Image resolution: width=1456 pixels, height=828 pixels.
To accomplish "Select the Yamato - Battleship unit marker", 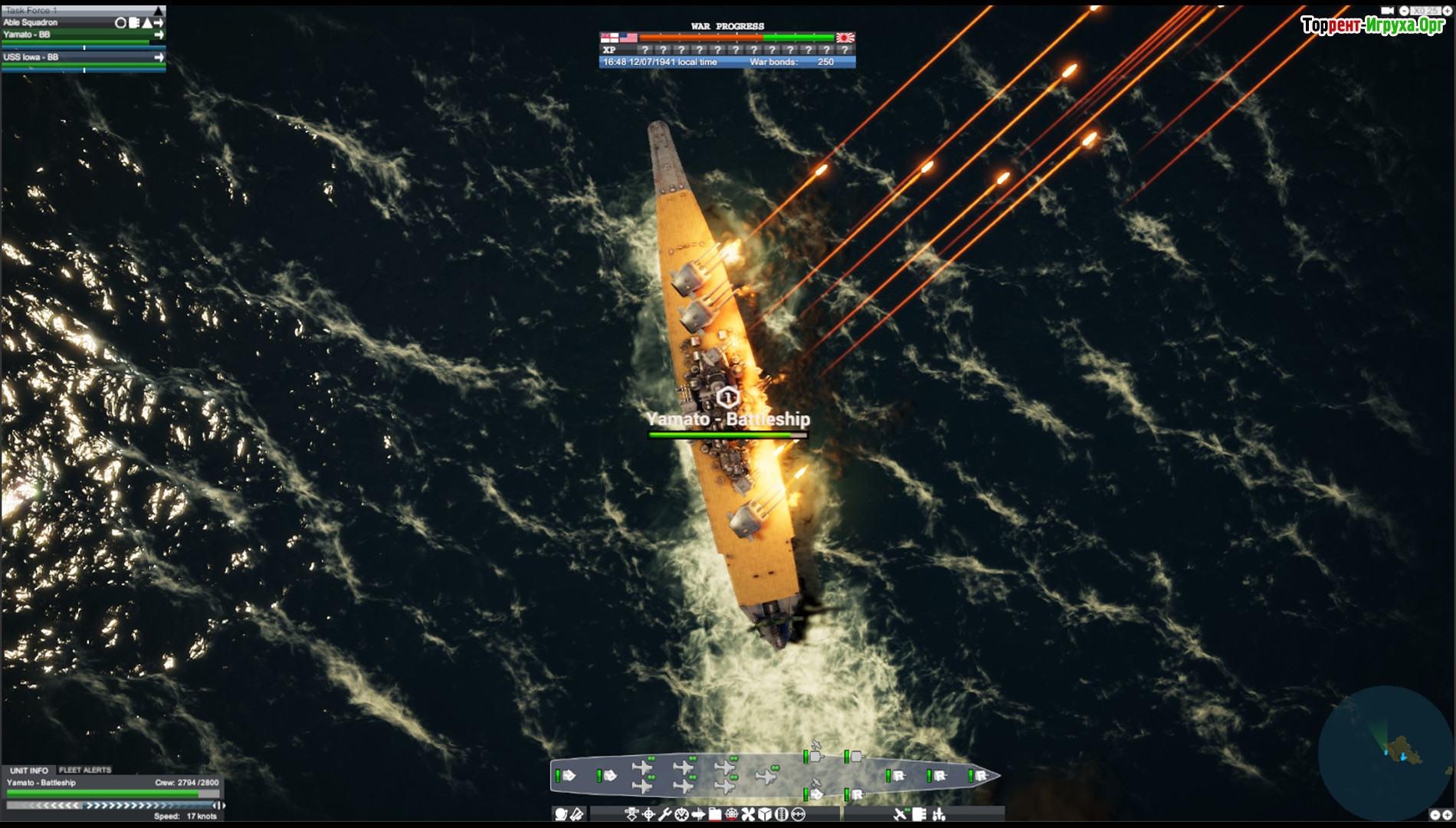I will click(x=727, y=397).
